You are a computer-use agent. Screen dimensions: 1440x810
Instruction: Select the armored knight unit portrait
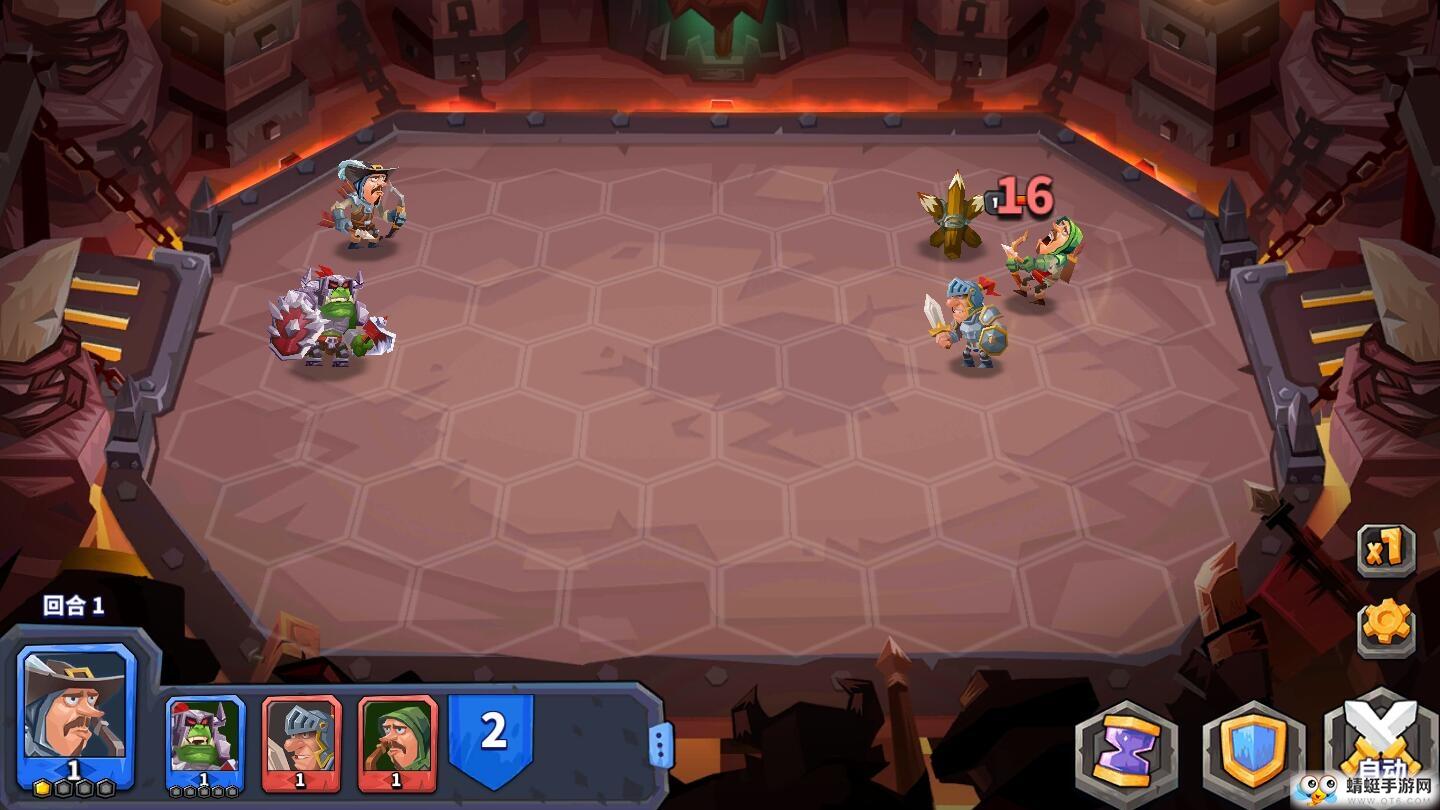[300, 735]
